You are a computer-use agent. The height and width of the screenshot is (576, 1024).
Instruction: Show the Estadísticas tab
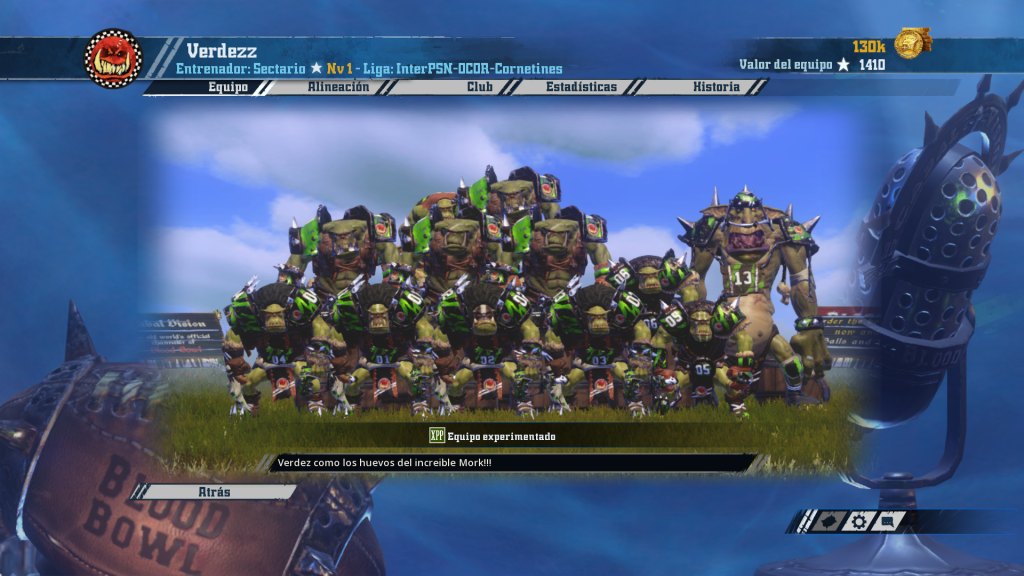click(x=581, y=87)
